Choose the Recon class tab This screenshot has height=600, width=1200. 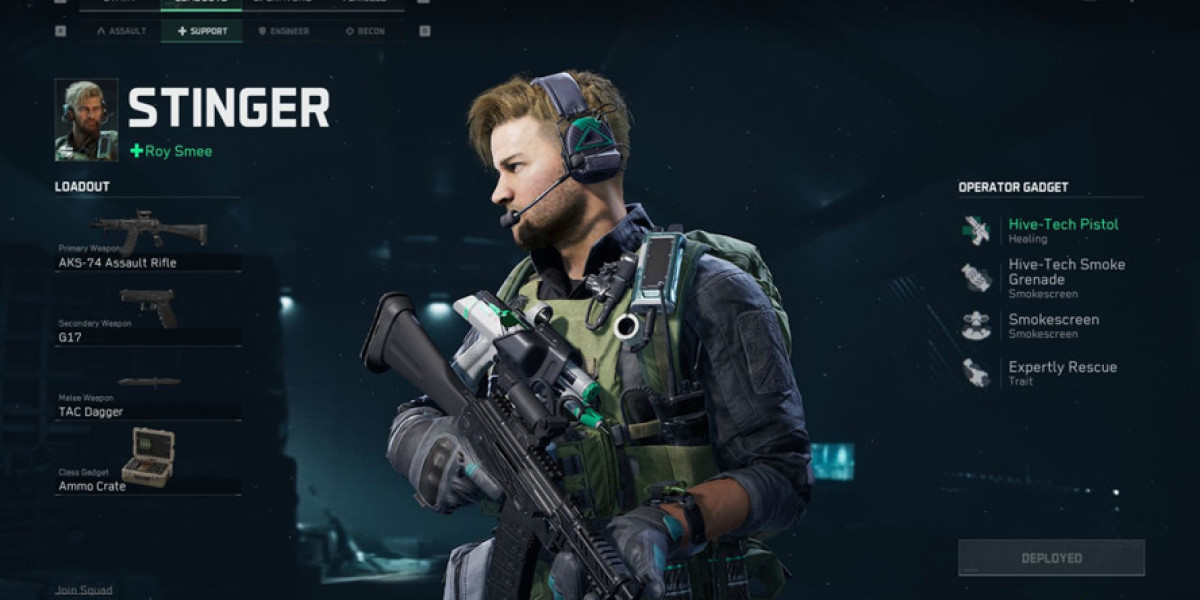point(364,31)
